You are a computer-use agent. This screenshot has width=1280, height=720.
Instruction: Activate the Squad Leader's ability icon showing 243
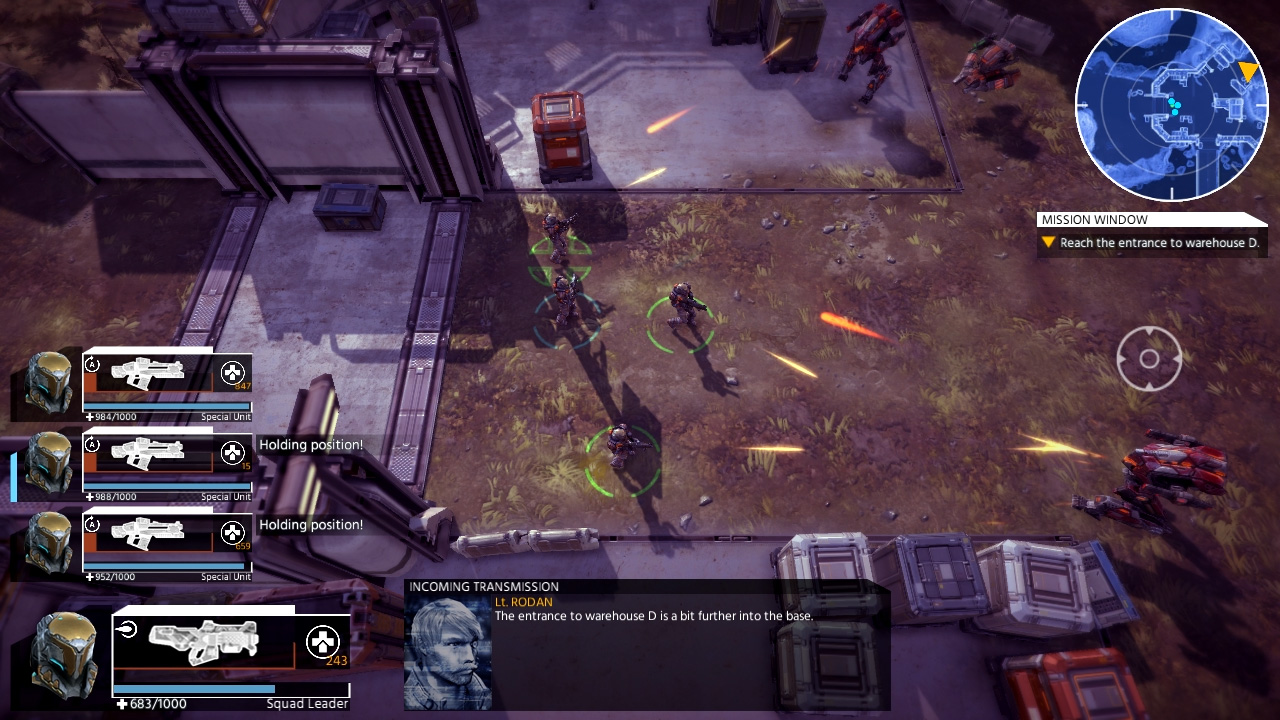[323, 642]
